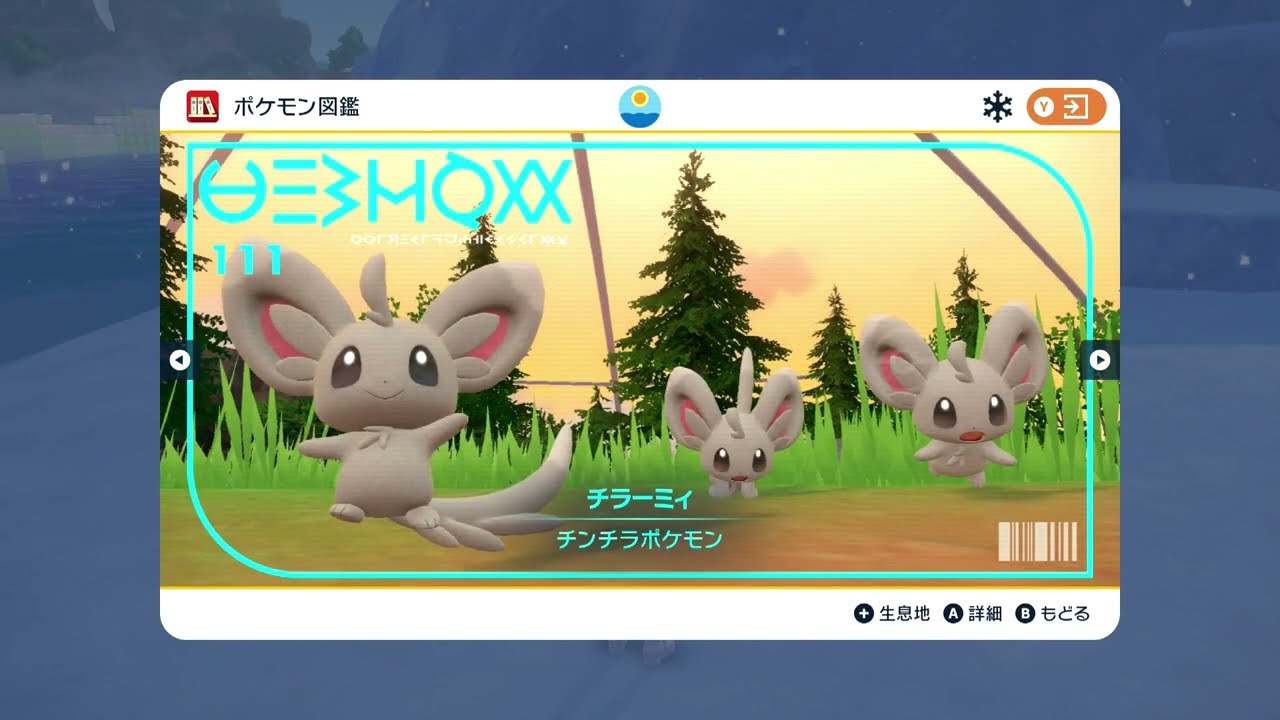Screen dimensions: 1280x720
Task: Open the next Pokédex entry with right chevron
Action: (1099, 360)
